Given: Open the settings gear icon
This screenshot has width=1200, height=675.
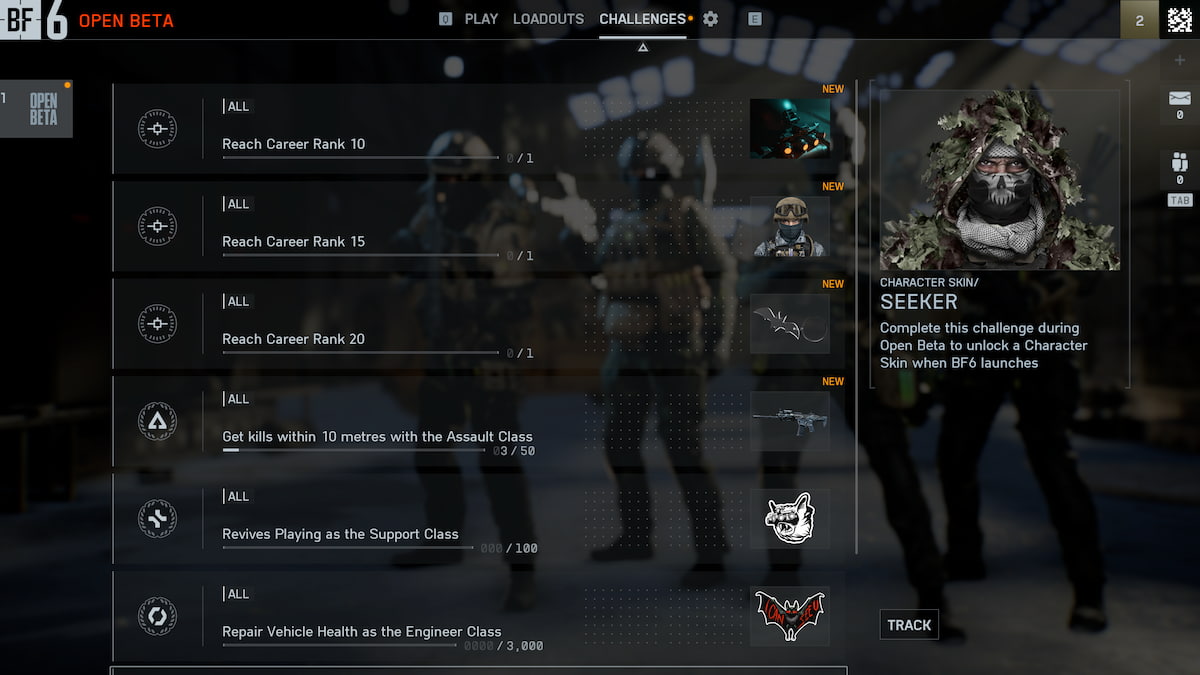Looking at the screenshot, I should point(711,19).
